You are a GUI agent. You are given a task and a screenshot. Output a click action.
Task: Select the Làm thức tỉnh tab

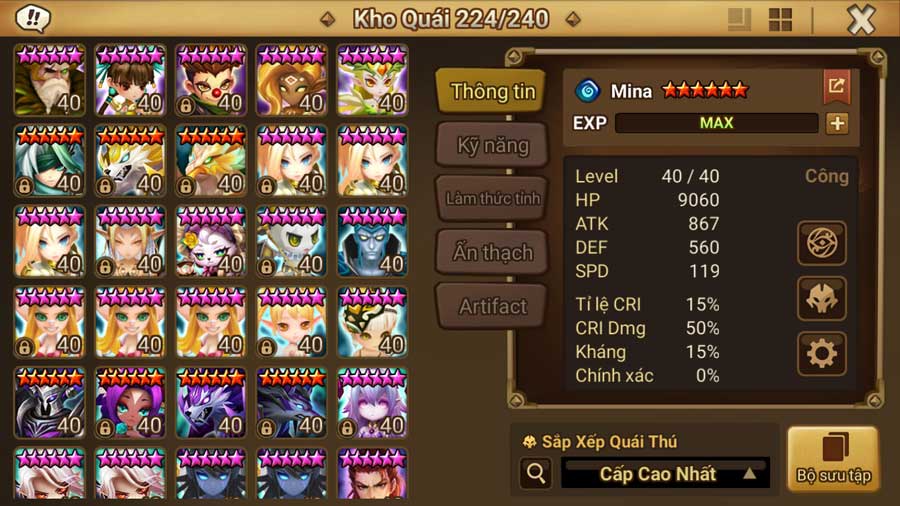pyautogui.click(x=491, y=198)
